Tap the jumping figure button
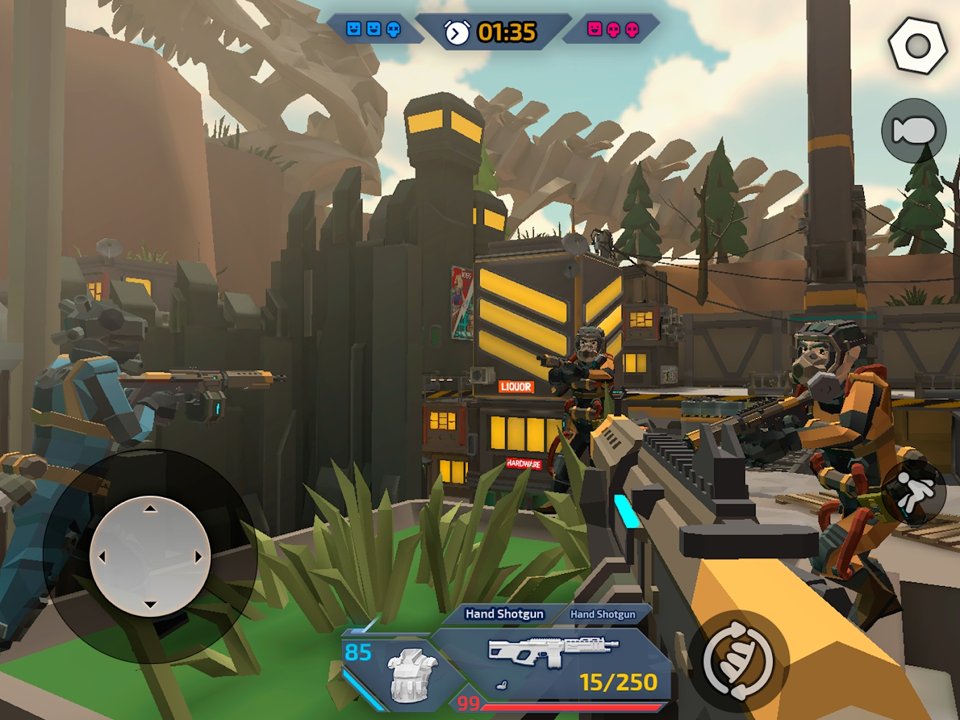 [913, 492]
